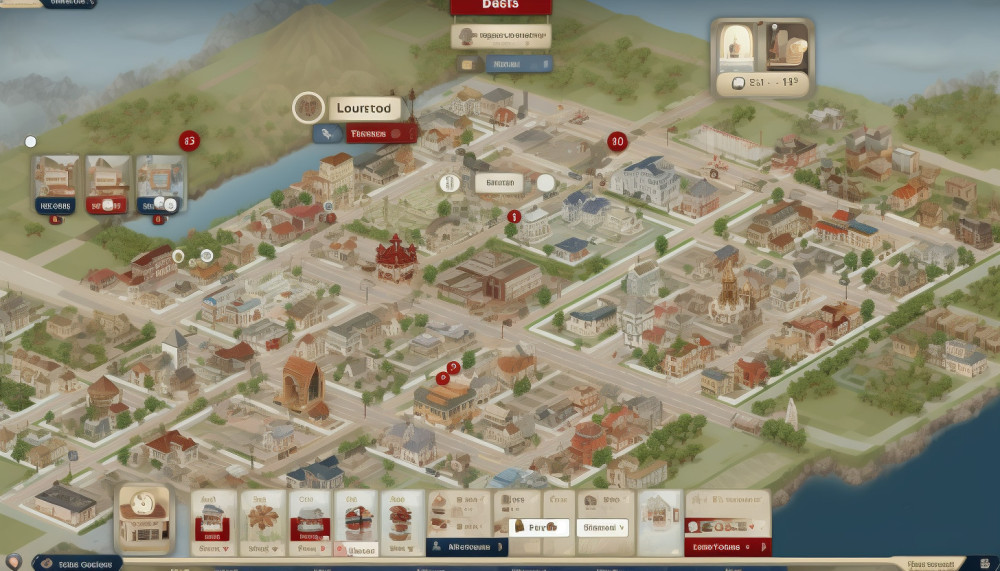Viewport: 1000px width, 571px height.
Task: Open the arched doorway thumbnail in top-right panel
Action: (737, 44)
